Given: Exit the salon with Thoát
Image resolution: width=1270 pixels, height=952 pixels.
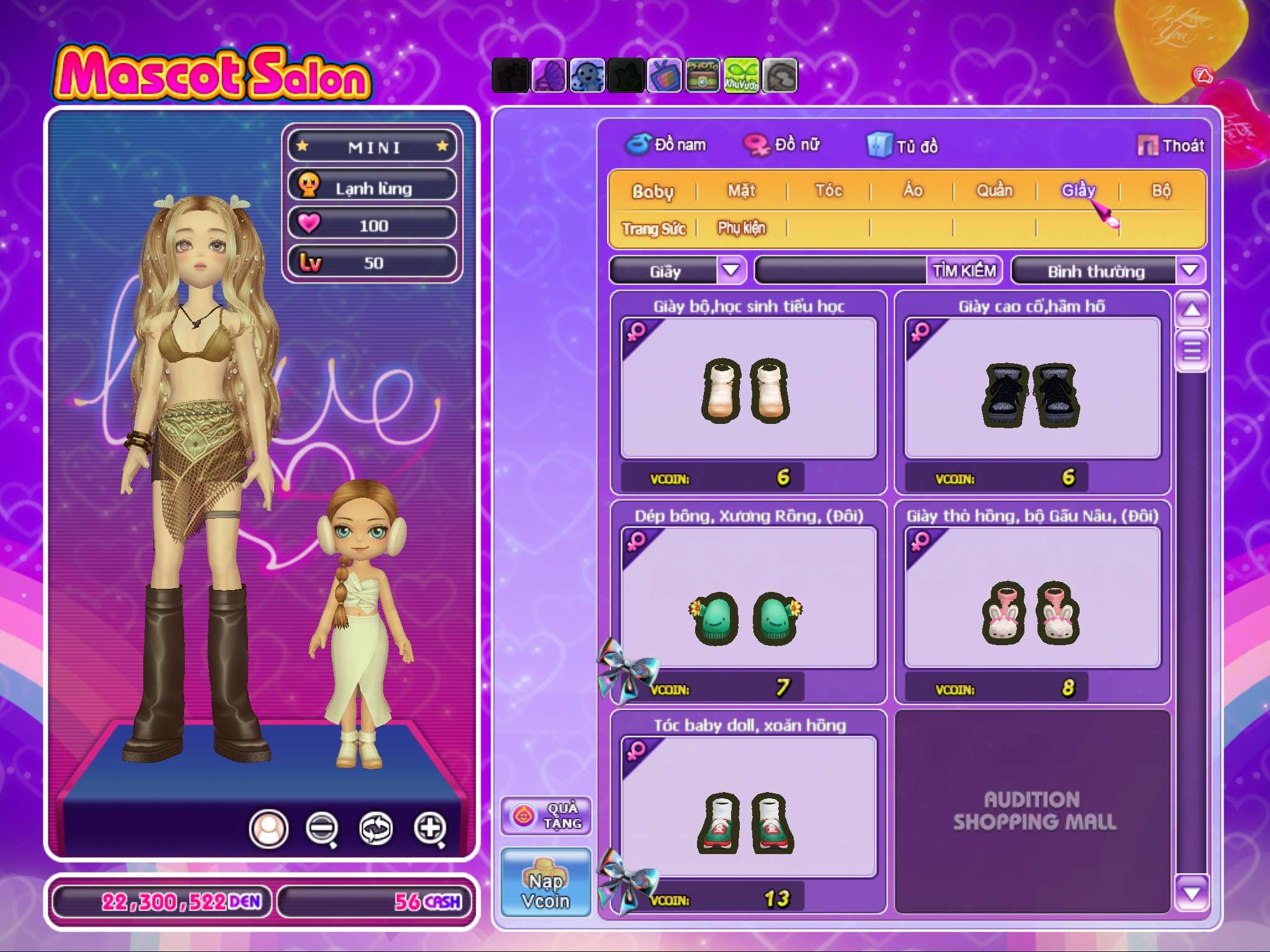Looking at the screenshot, I should pyautogui.click(x=1171, y=146).
